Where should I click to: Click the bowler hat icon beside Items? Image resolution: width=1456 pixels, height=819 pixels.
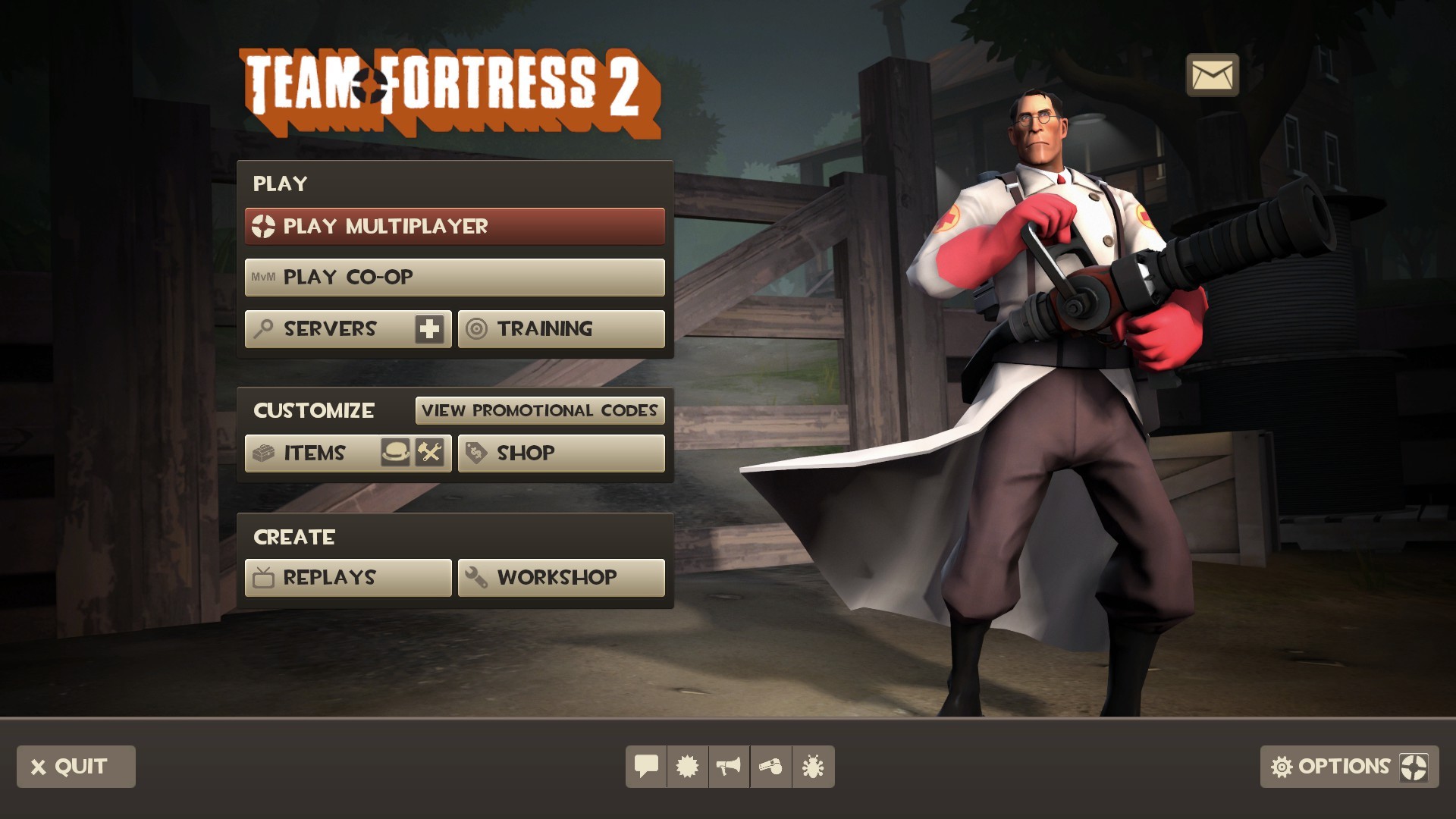397,453
